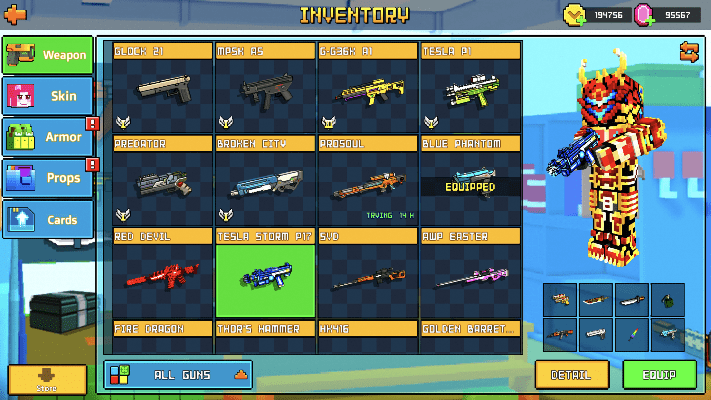Open the Props tab
This screenshot has width=711, height=400.
48,177
